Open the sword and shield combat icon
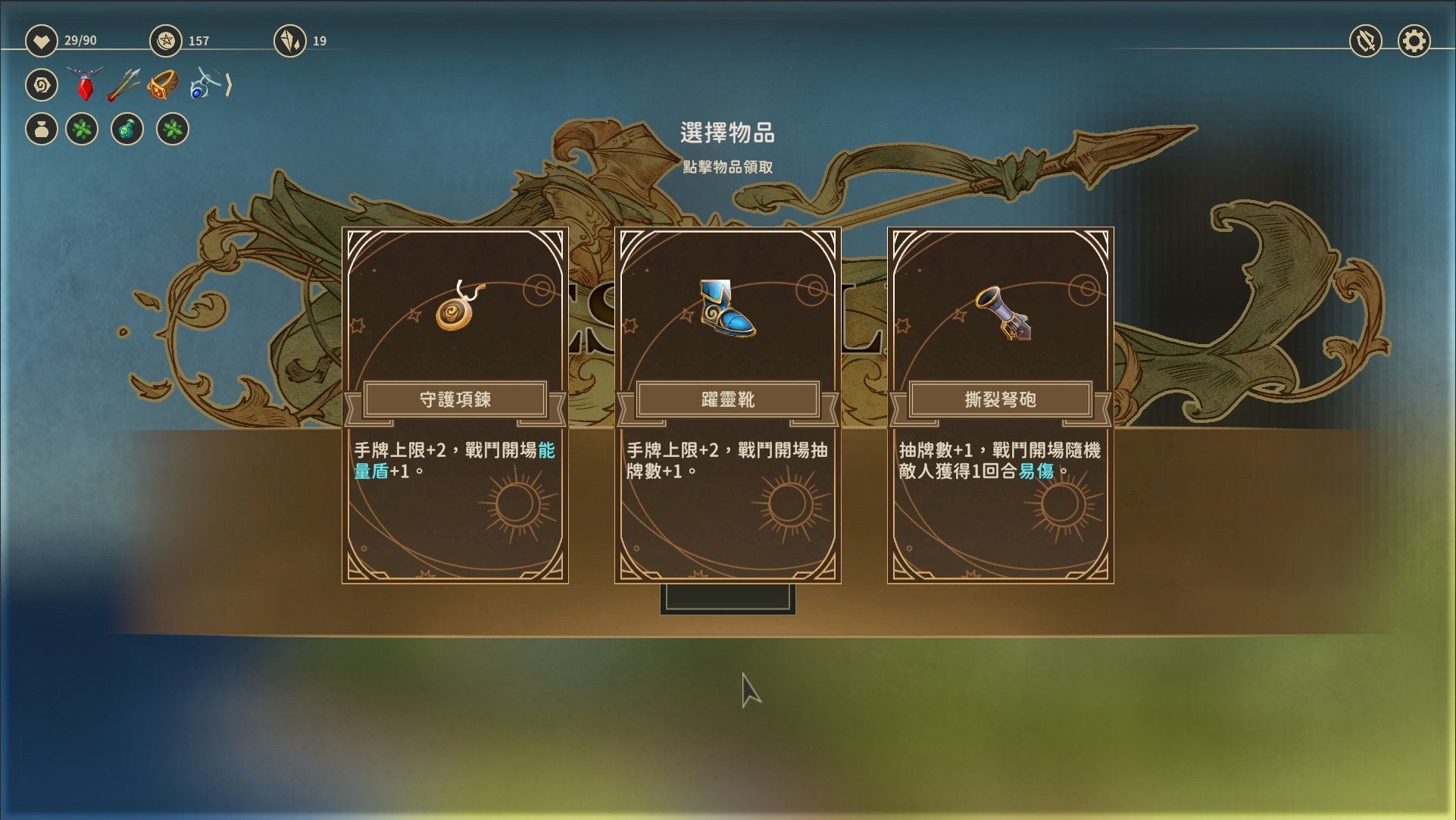This screenshot has width=1456, height=820. [1367, 41]
